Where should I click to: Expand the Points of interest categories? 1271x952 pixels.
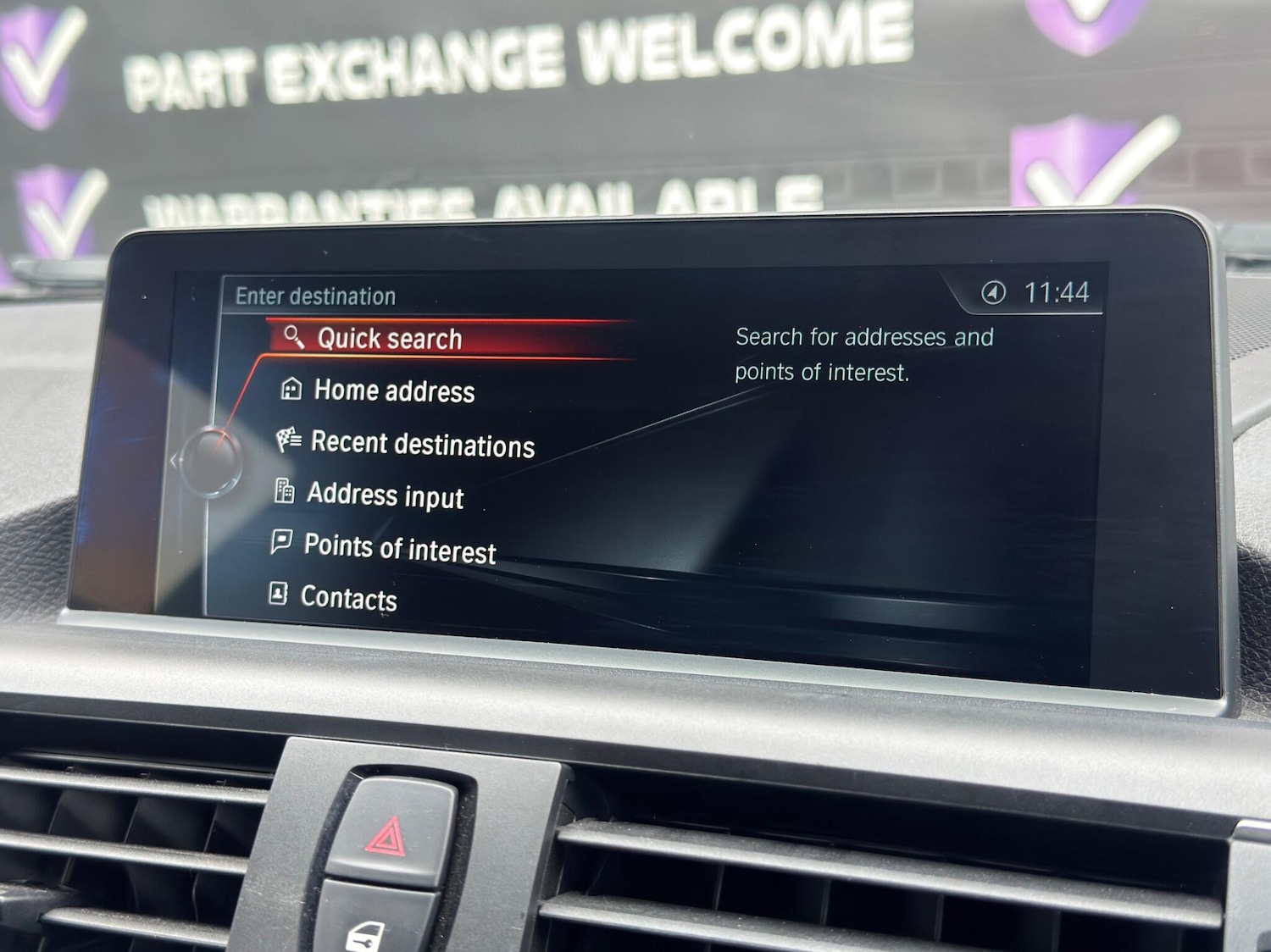coord(400,547)
